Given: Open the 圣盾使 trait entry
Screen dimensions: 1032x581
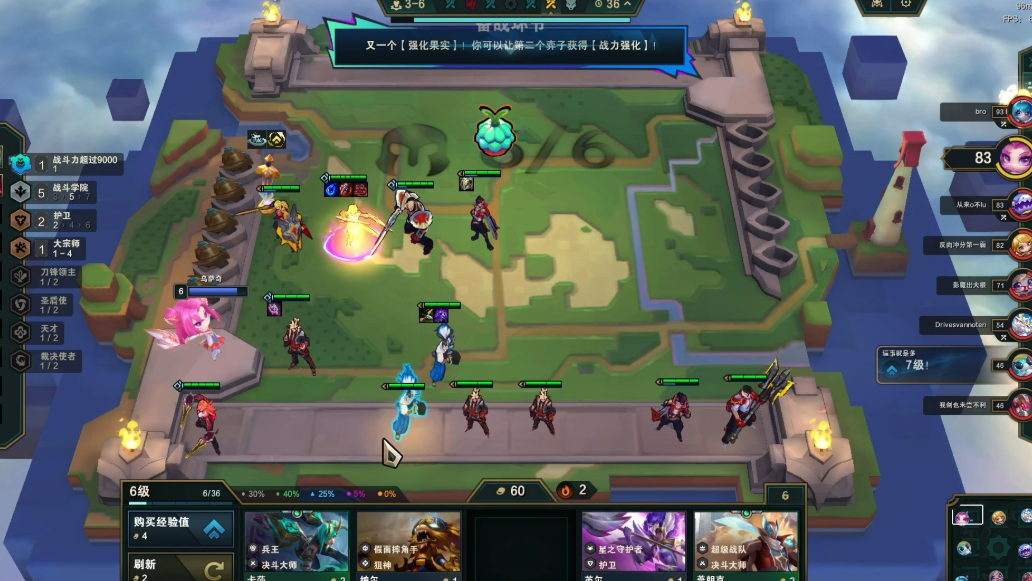Looking at the screenshot, I should pos(62,303).
